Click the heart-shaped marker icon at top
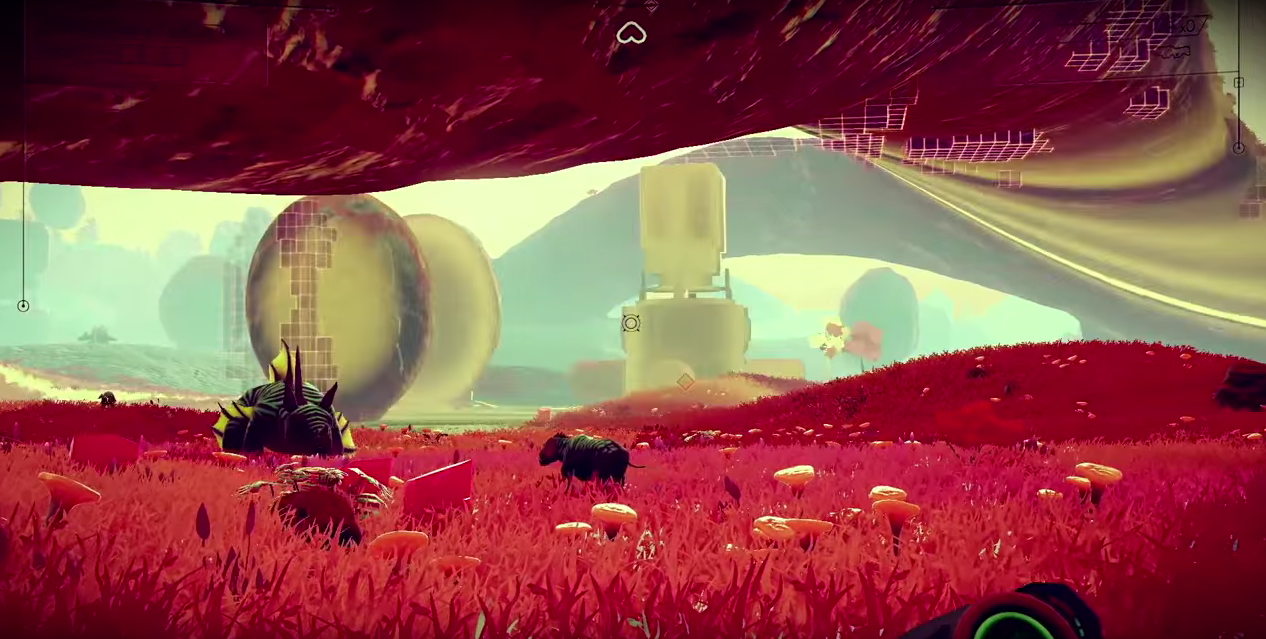This screenshot has height=639, width=1266. tap(631, 34)
